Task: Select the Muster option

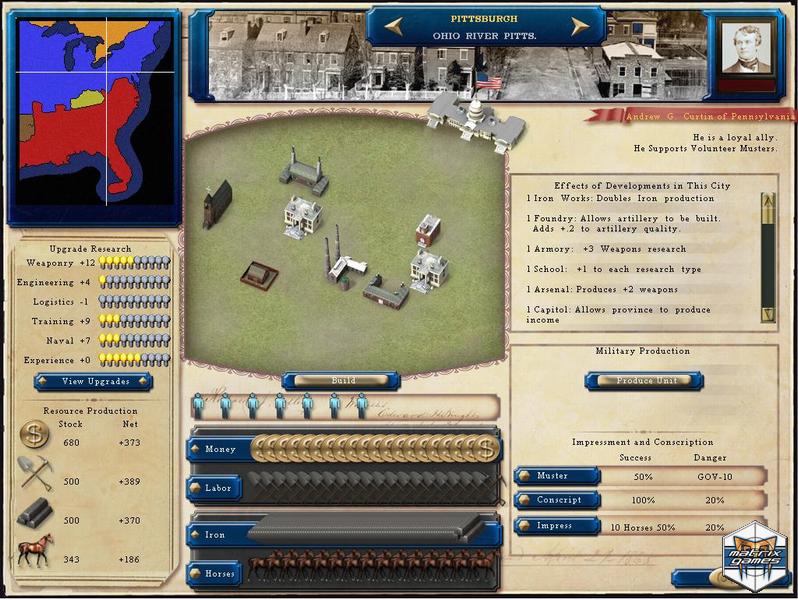Action: pyautogui.click(x=557, y=476)
